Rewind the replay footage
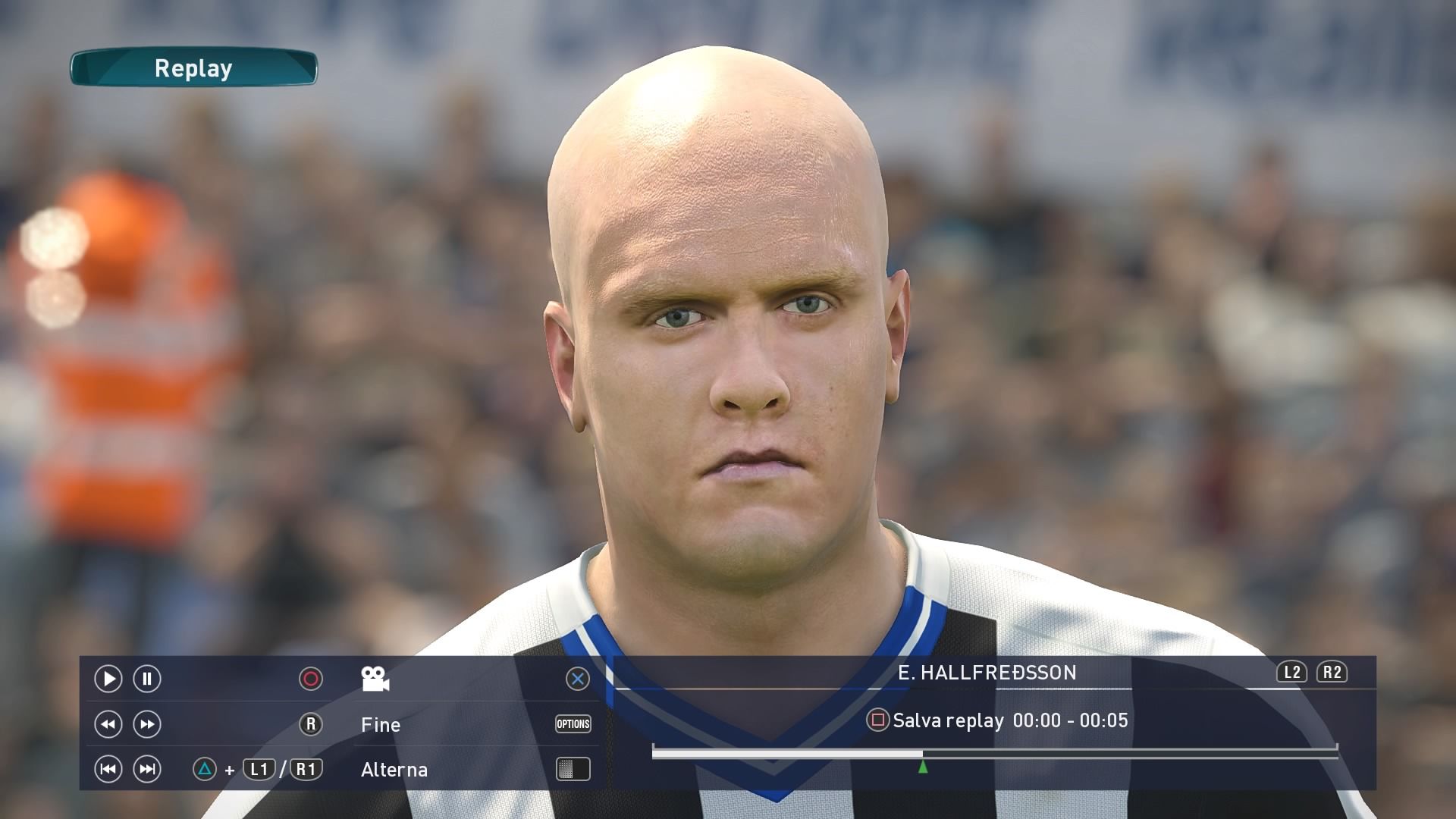The width and height of the screenshot is (1456, 819). coord(108,724)
